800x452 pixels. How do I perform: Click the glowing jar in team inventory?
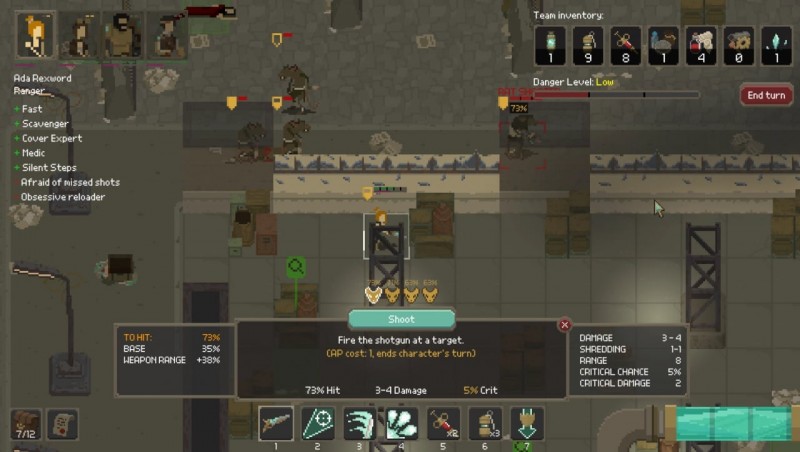[x=550, y=45]
